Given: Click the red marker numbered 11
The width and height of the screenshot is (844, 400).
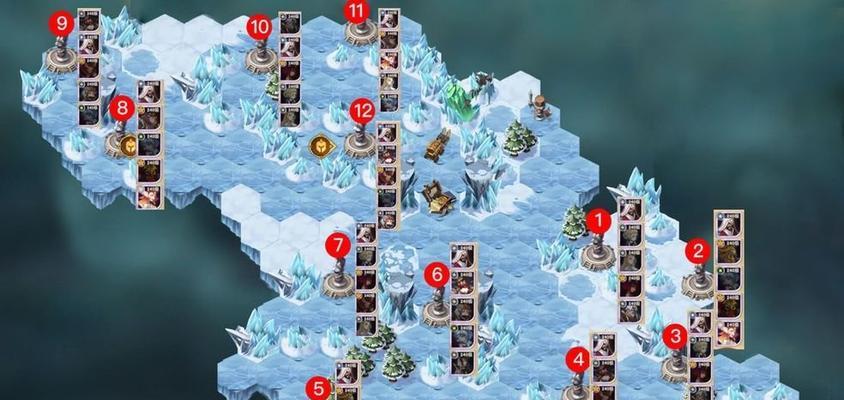Looking at the screenshot, I should pyautogui.click(x=357, y=11).
